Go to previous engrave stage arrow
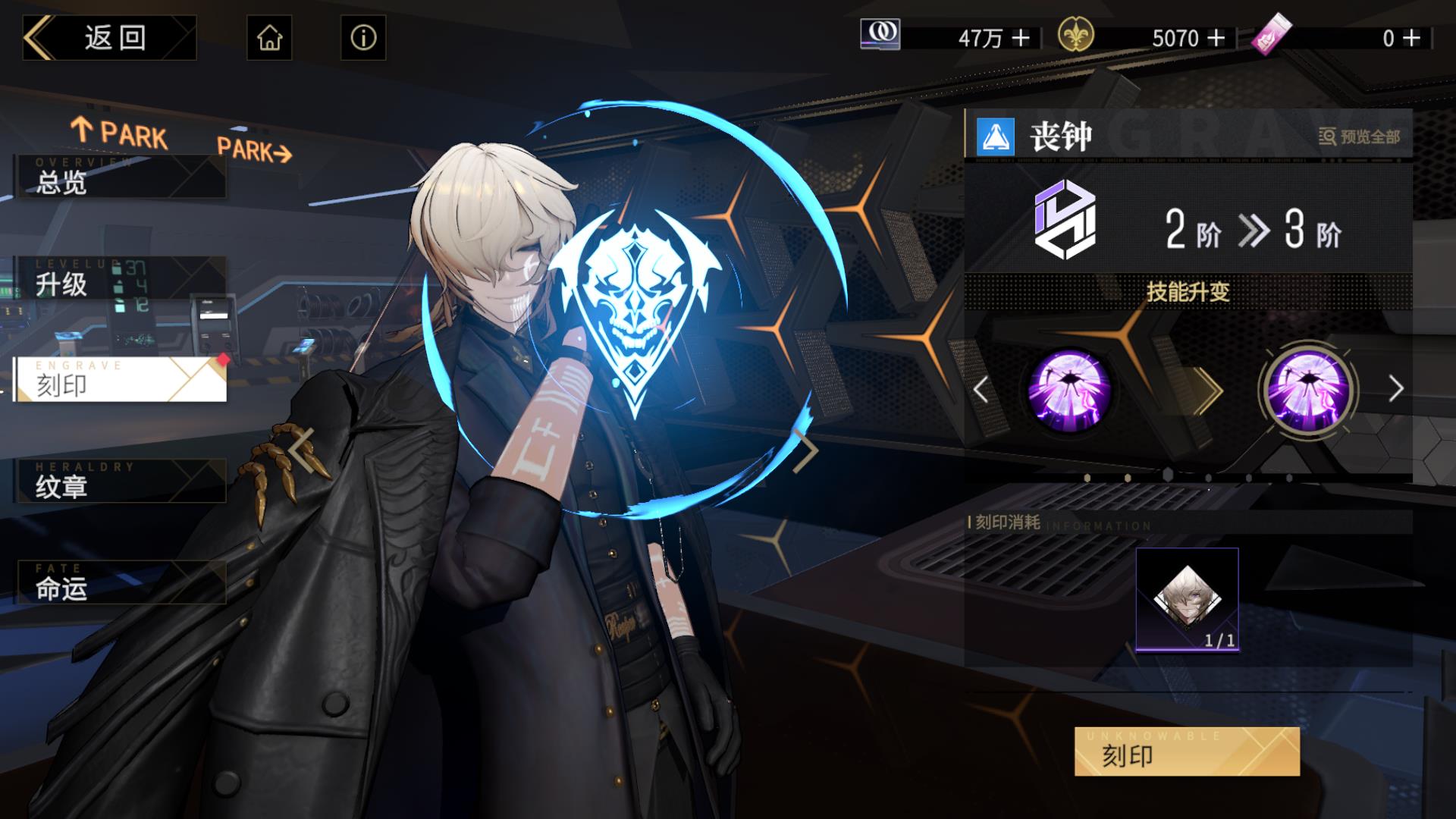 981,390
